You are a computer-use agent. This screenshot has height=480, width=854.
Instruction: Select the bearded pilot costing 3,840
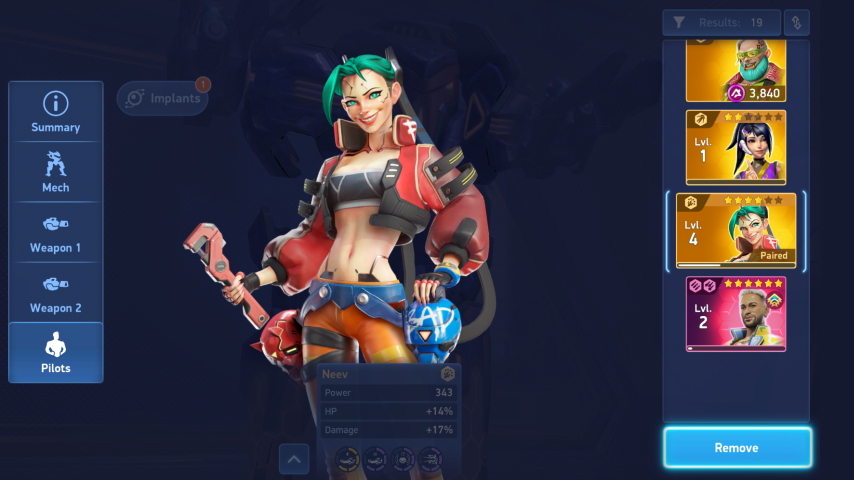pos(736,72)
